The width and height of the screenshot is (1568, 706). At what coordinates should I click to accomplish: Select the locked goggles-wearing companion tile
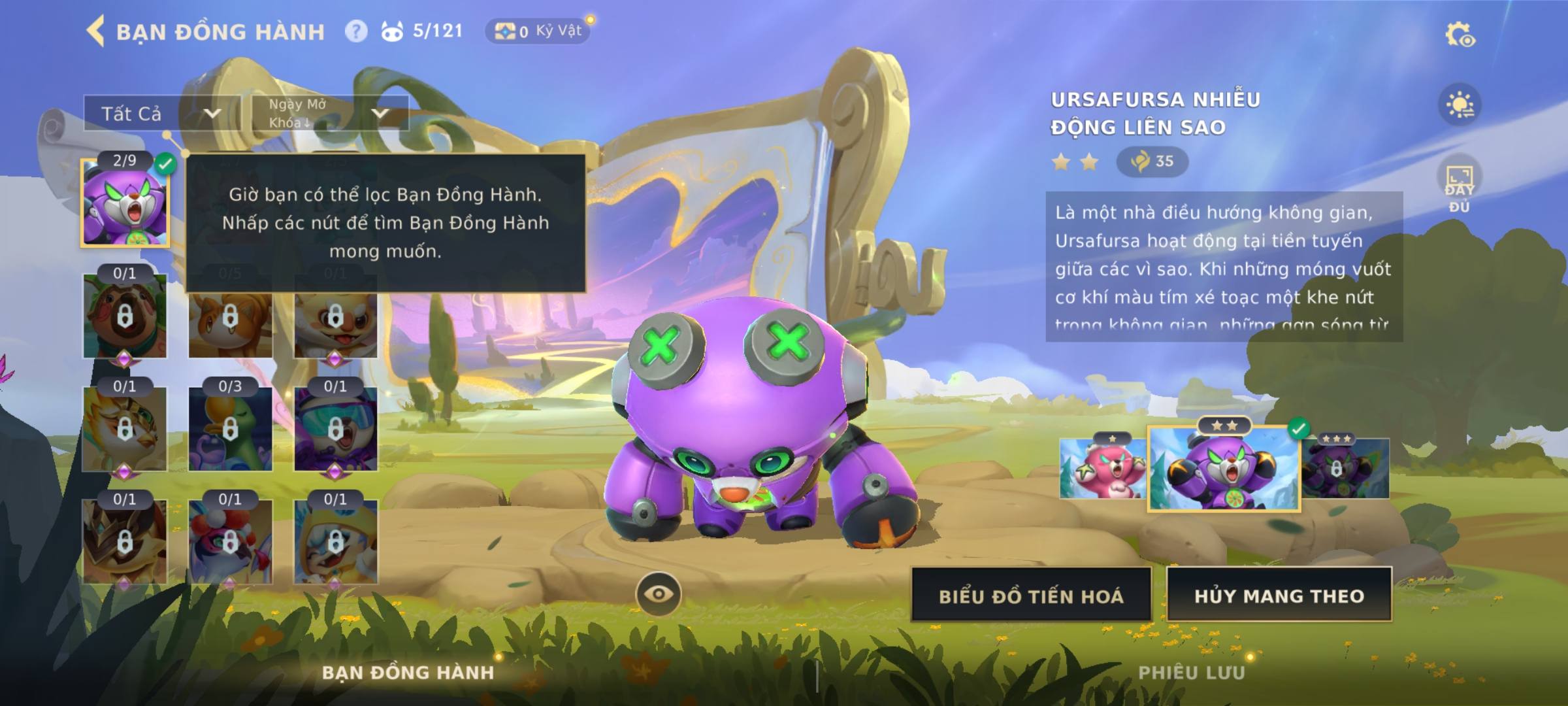[335, 429]
